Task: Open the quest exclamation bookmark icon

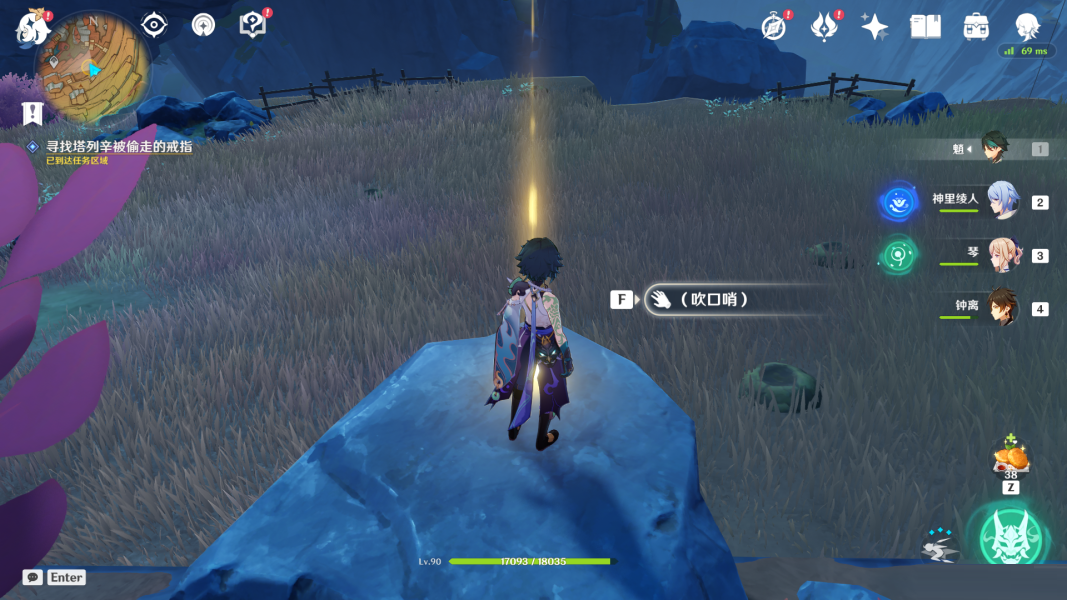Action: click(34, 112)
